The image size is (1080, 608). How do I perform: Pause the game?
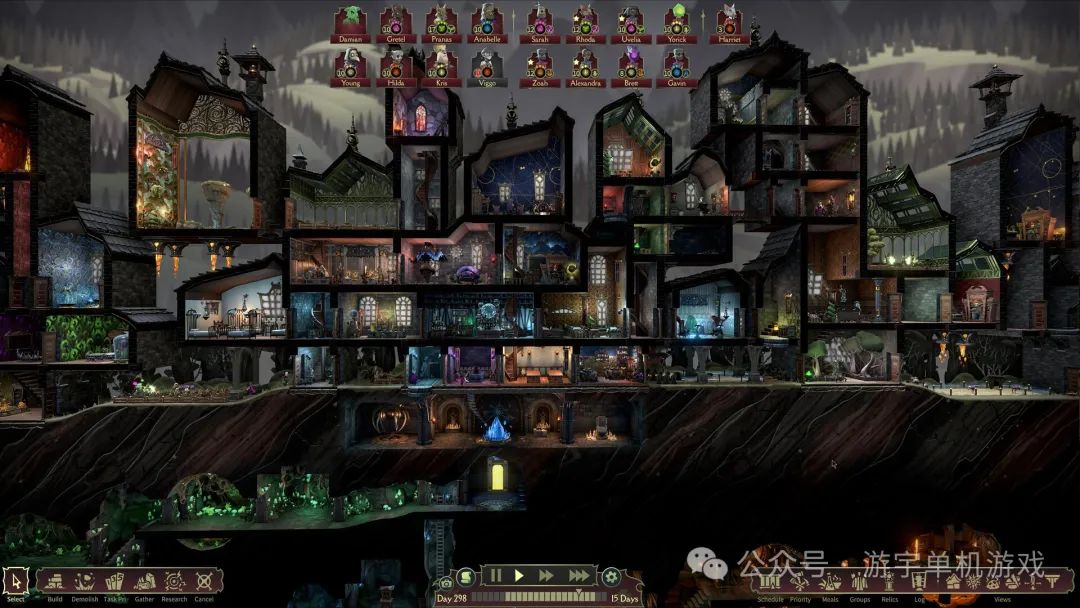494,575
